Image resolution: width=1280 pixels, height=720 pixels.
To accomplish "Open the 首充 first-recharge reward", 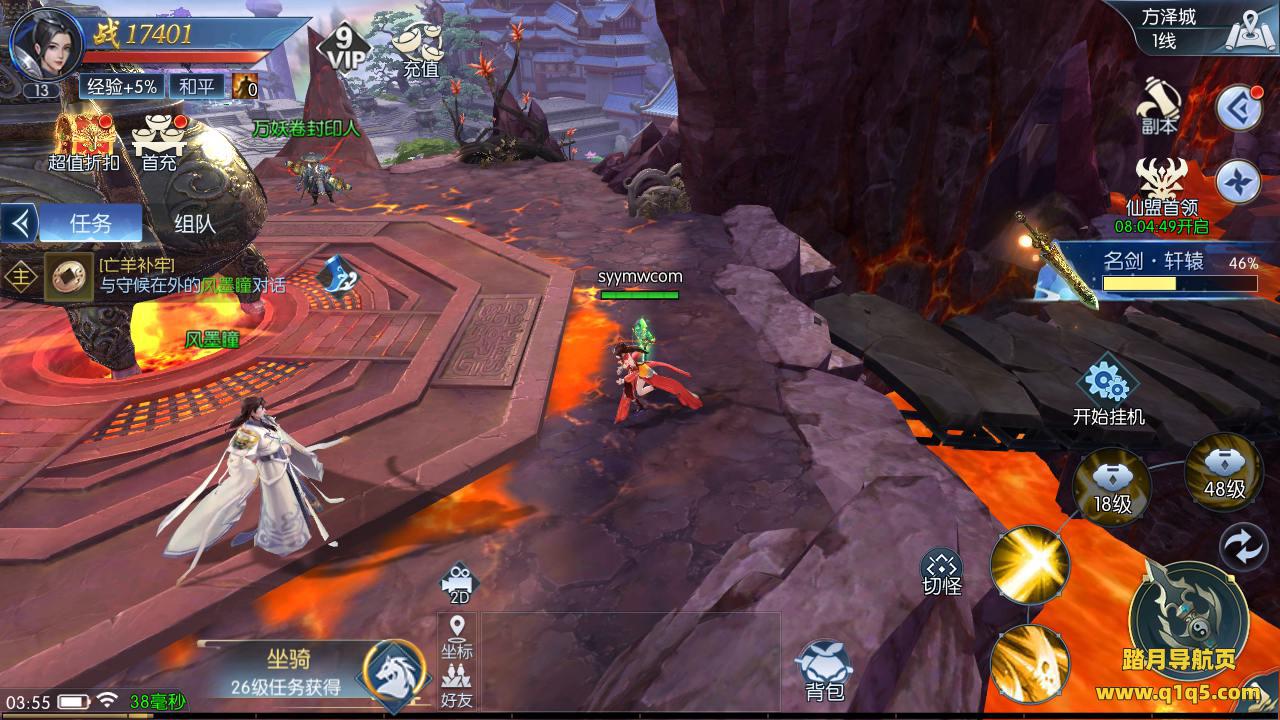I will coord(159,142).
